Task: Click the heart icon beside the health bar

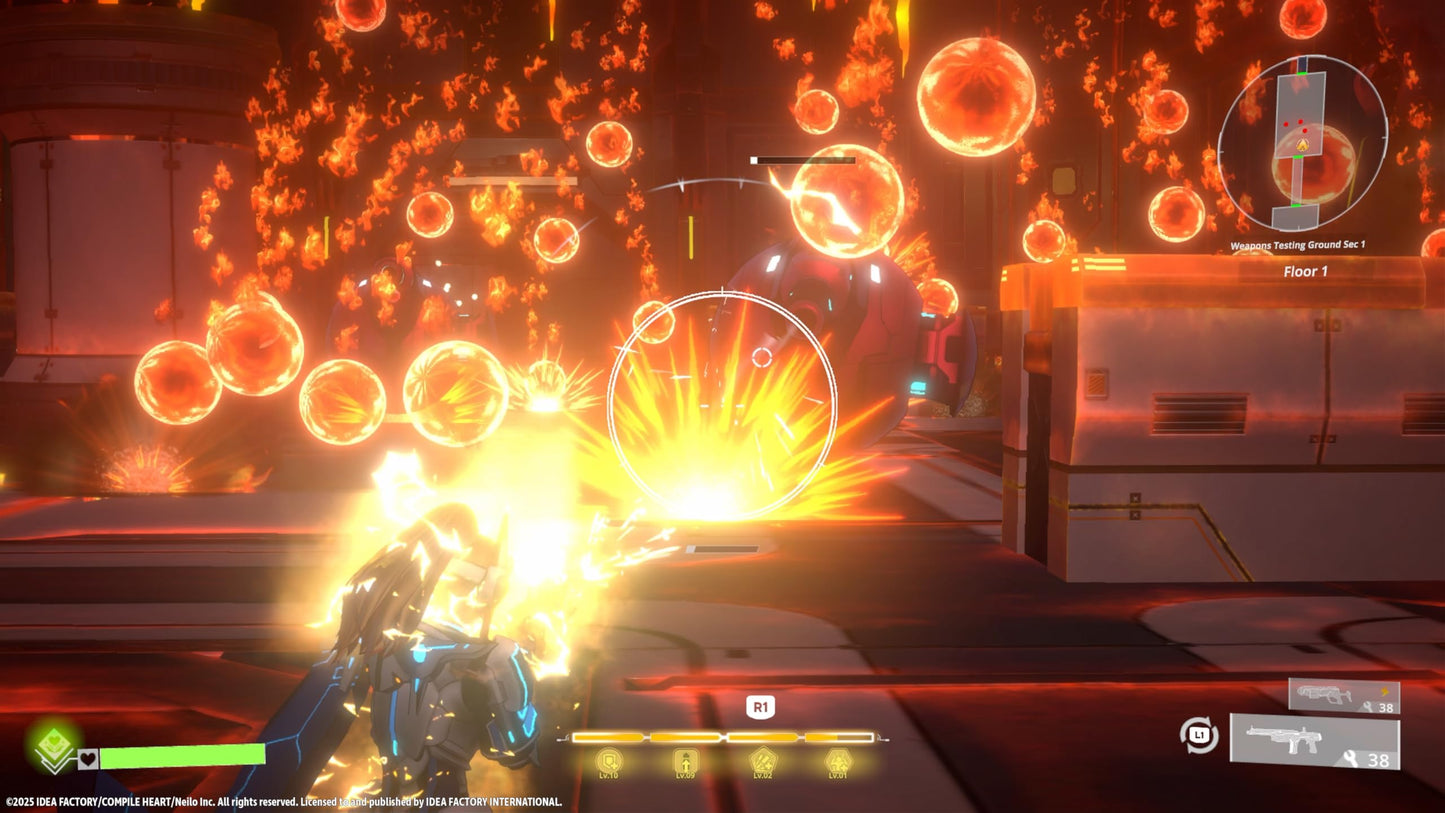Action: click(88, 759)
